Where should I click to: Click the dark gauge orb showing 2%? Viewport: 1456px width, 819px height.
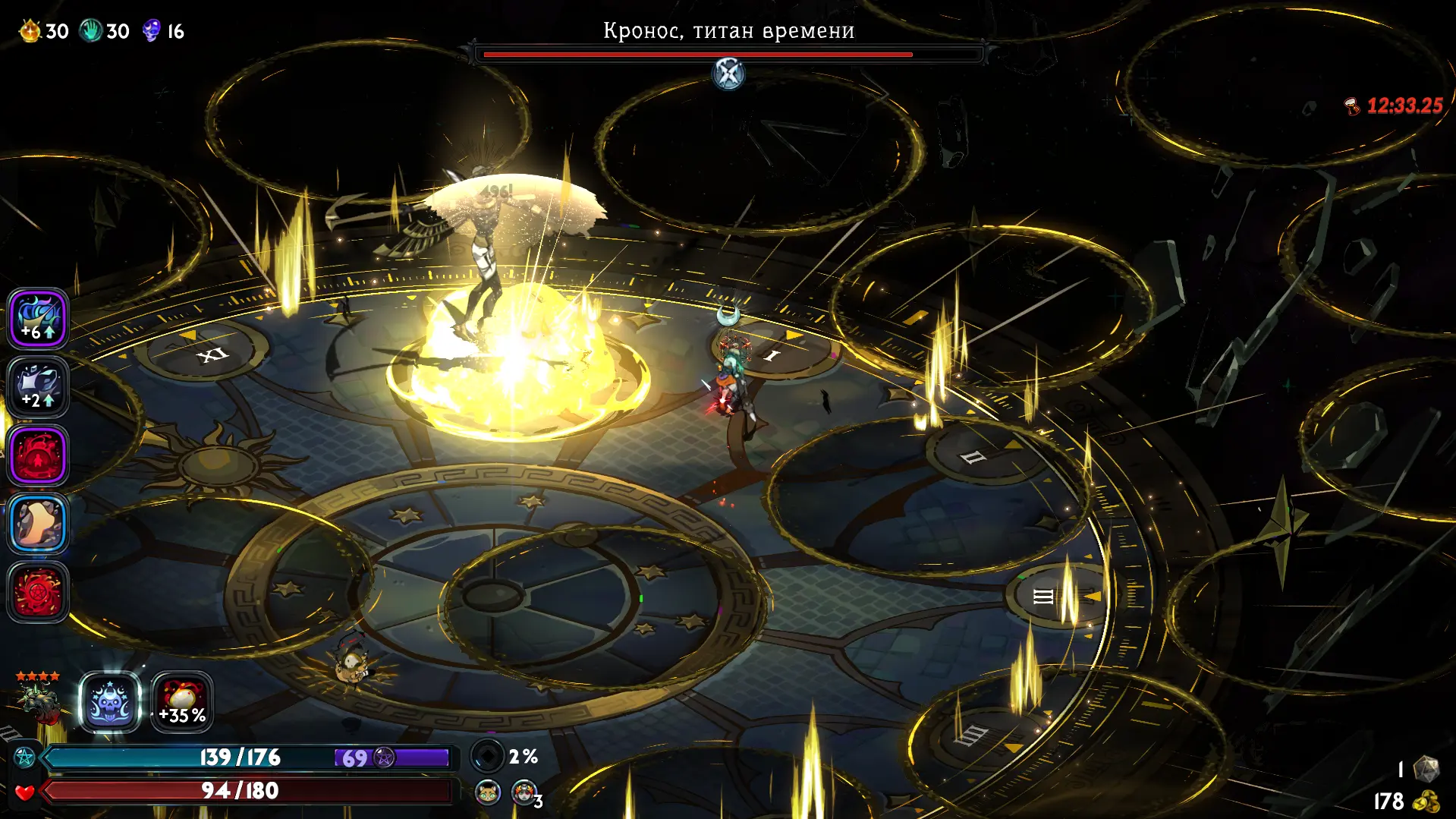point(487,756)
